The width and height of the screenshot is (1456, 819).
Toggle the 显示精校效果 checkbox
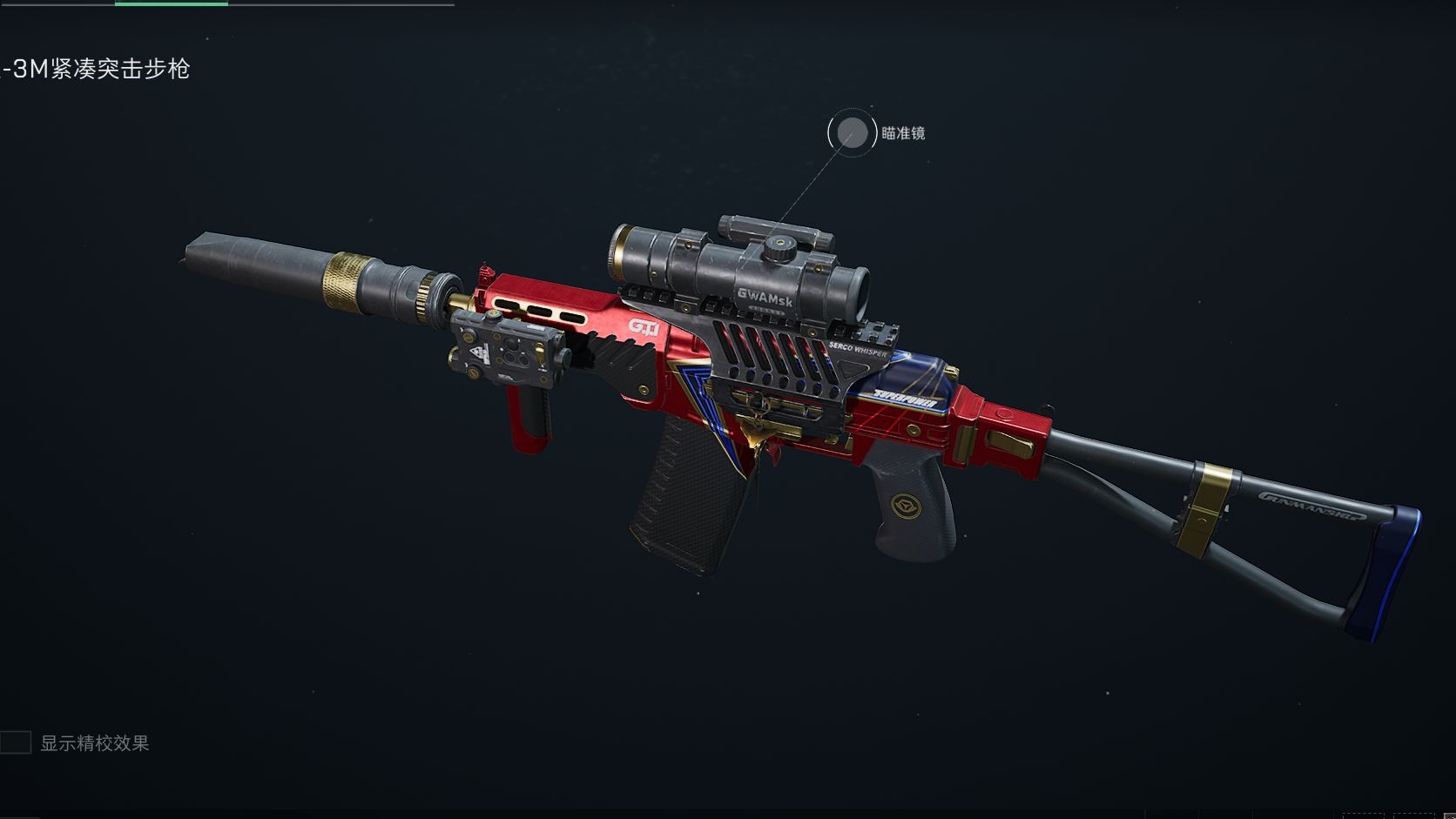[x=16, y=742]
